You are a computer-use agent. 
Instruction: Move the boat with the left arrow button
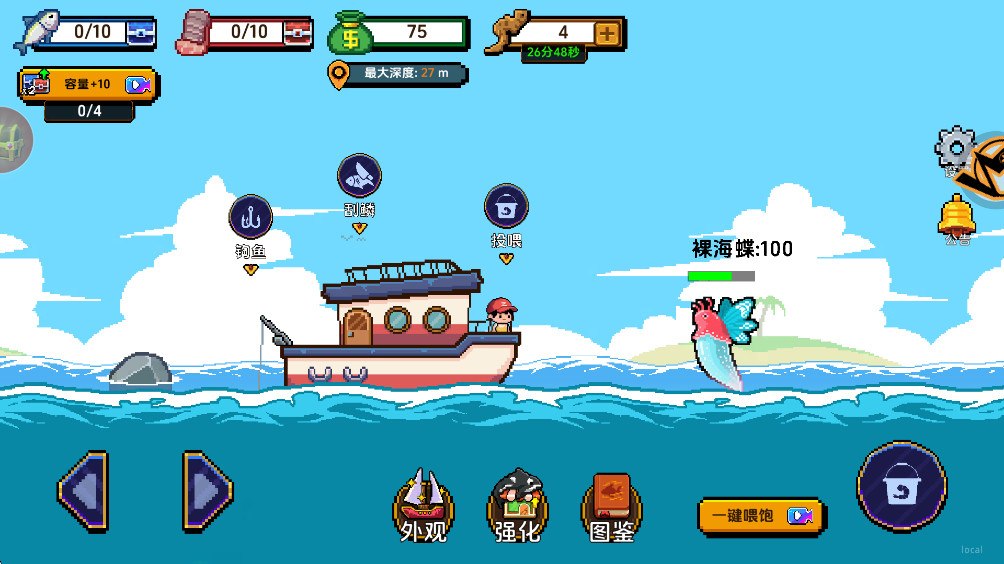[x=83, y=490]
